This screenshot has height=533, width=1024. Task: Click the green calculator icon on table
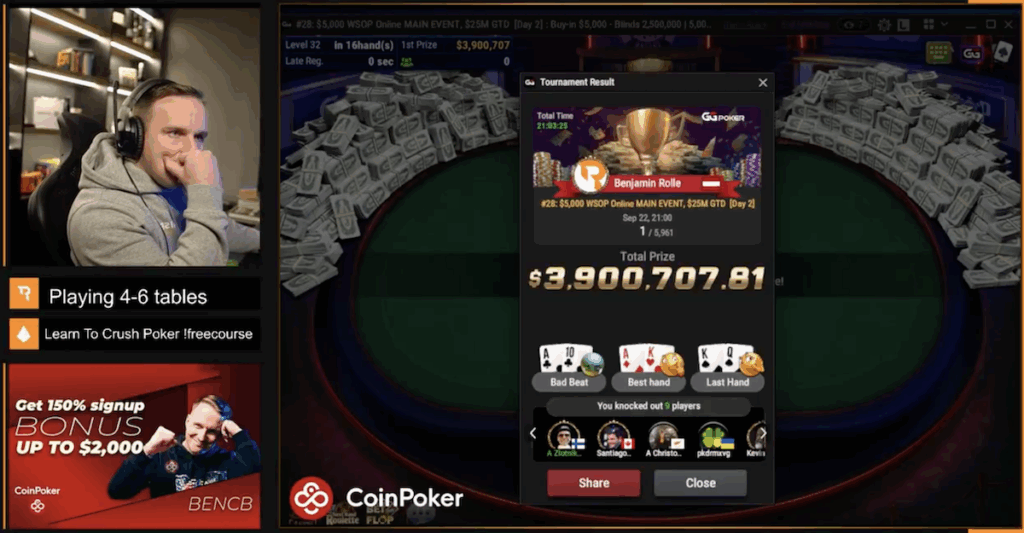click(x=938, y=52)
